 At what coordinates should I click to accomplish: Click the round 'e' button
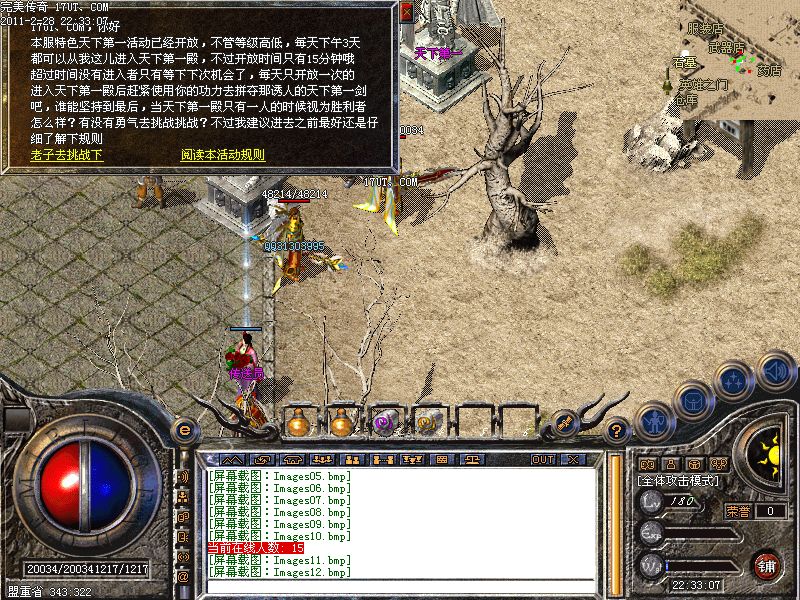click(183, 430)
